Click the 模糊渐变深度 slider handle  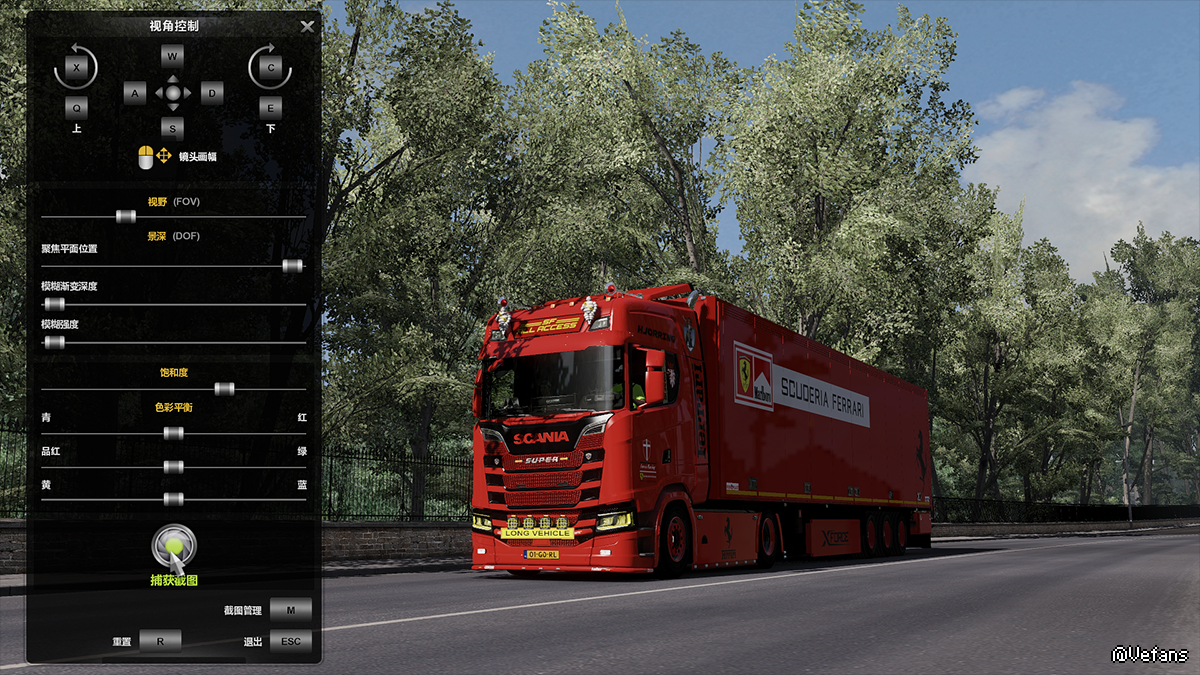point(54,304)
